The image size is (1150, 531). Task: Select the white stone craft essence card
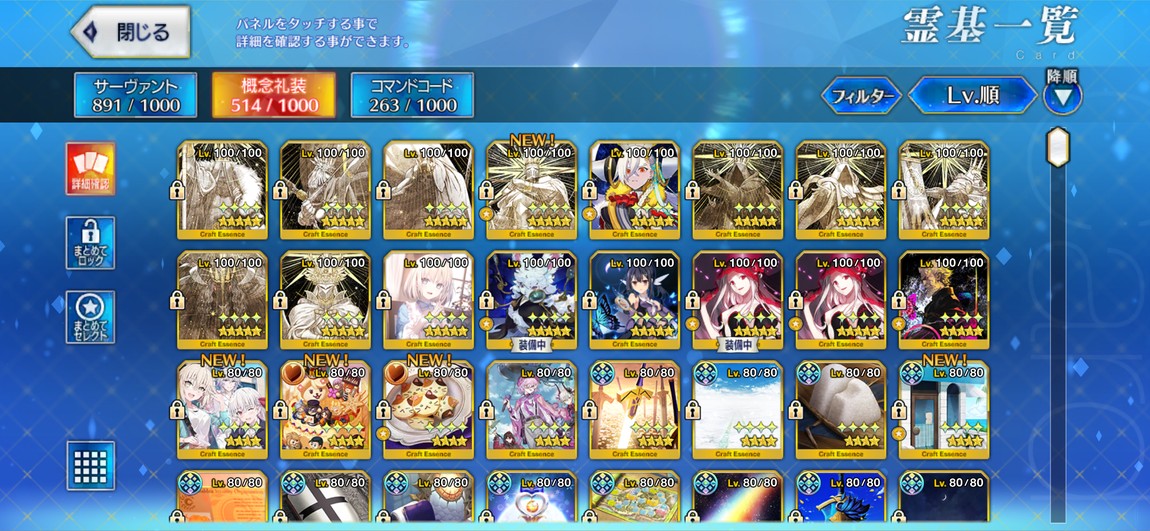pos(840,409)
